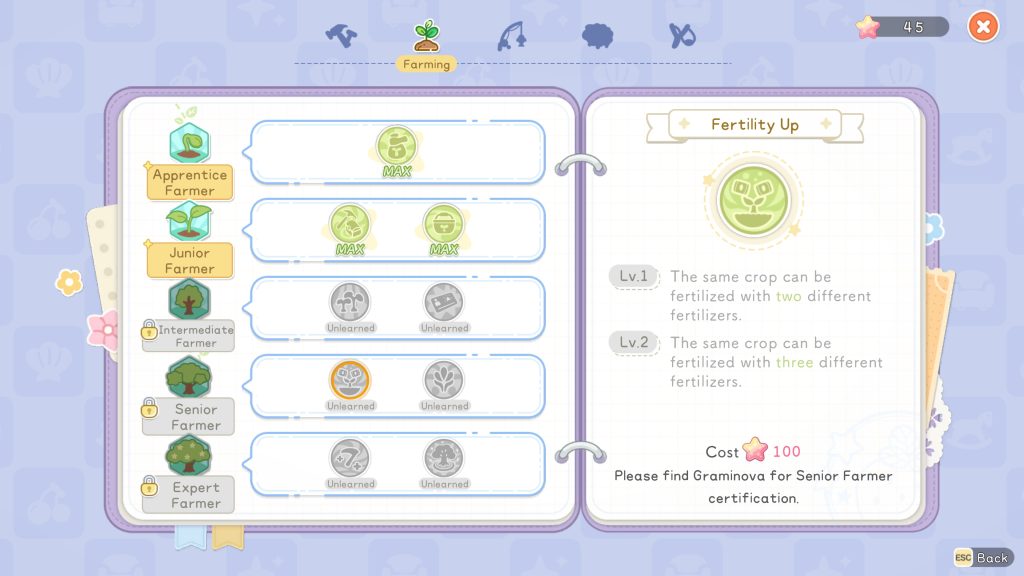Open the ribbon-shaped tab
The image size is (1024, 576).
[682, 35]
